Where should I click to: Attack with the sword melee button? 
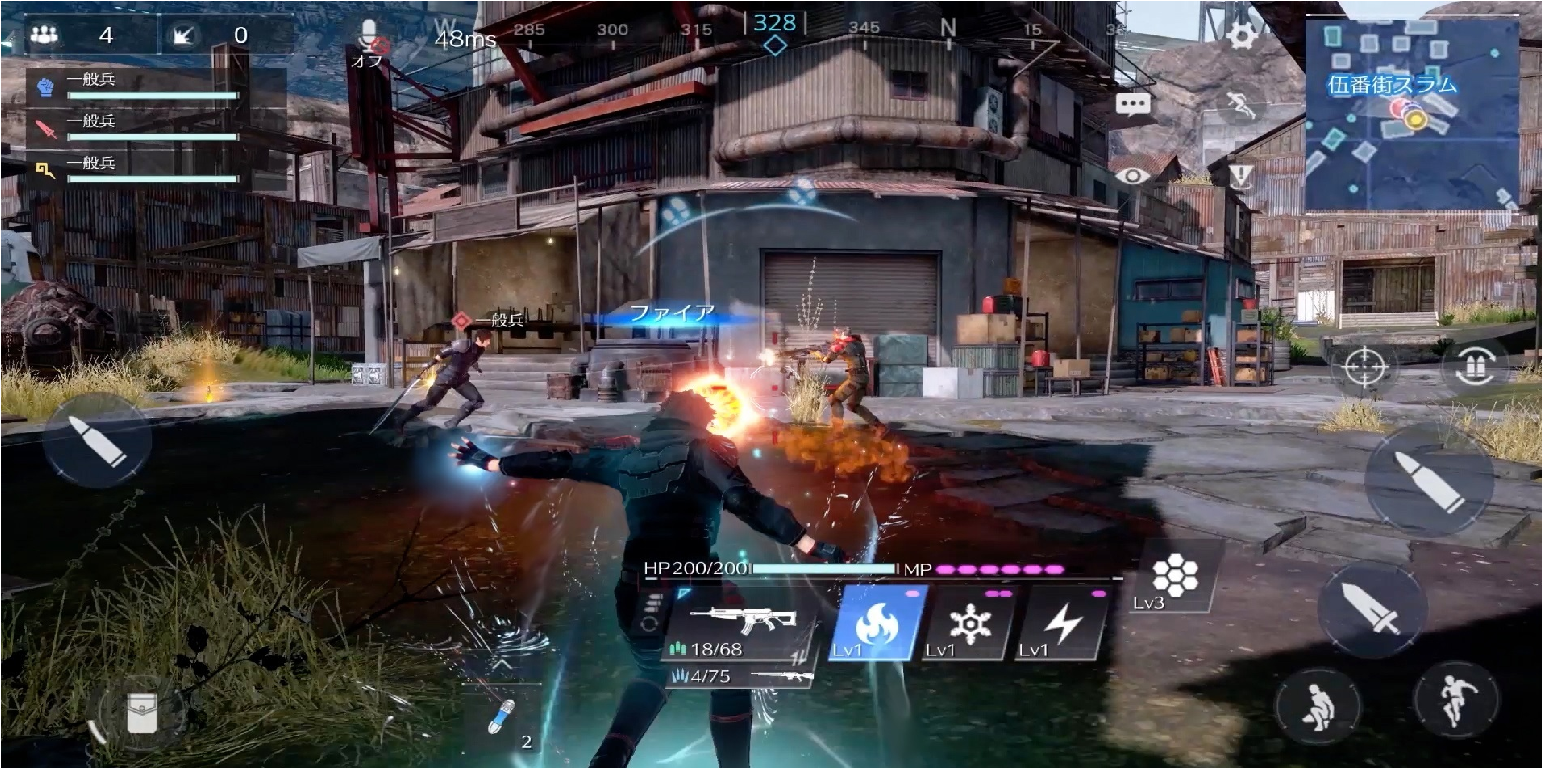coord(1371,609)
